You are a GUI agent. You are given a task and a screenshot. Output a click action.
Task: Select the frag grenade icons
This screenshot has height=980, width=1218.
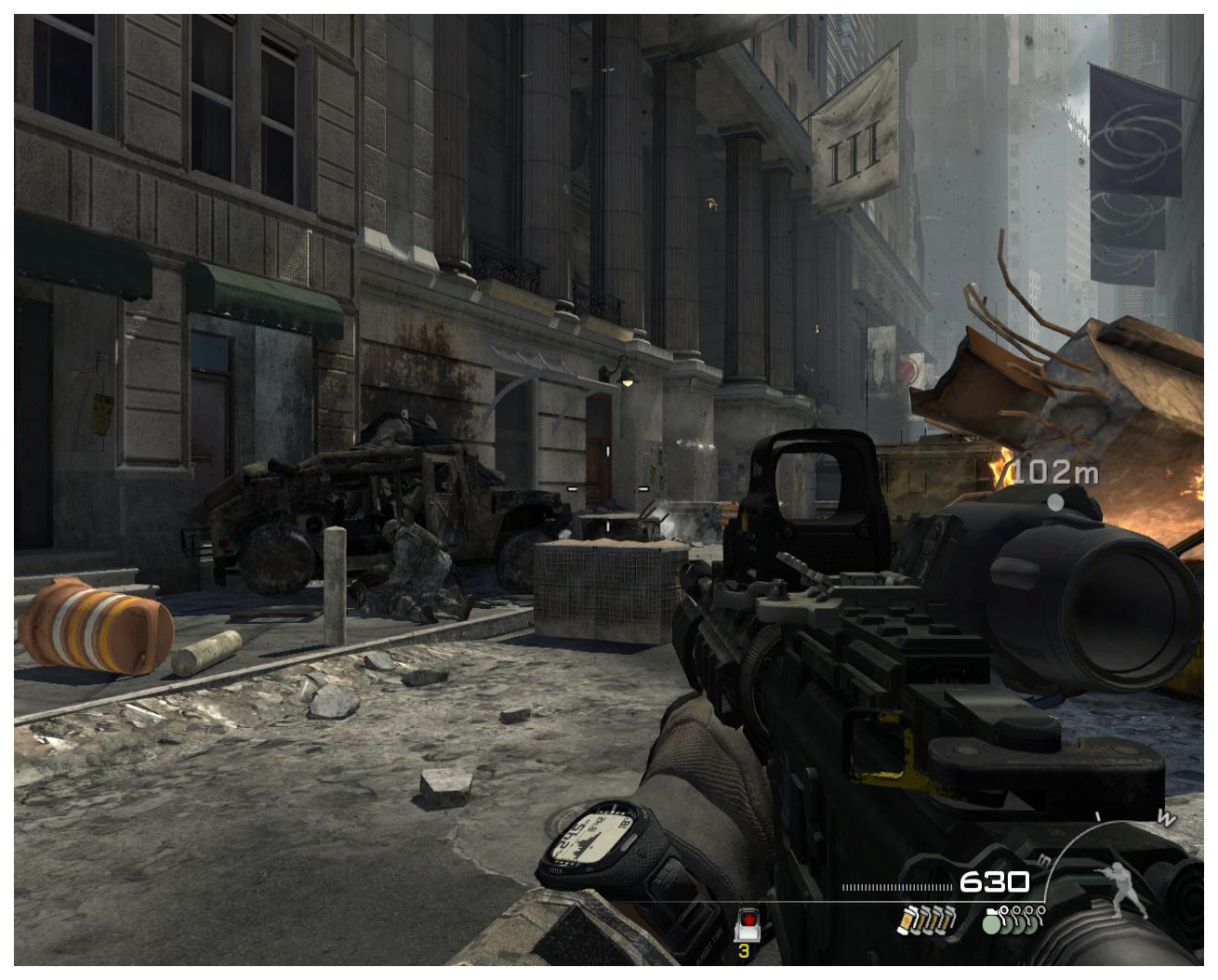(x=1013, y=920)
